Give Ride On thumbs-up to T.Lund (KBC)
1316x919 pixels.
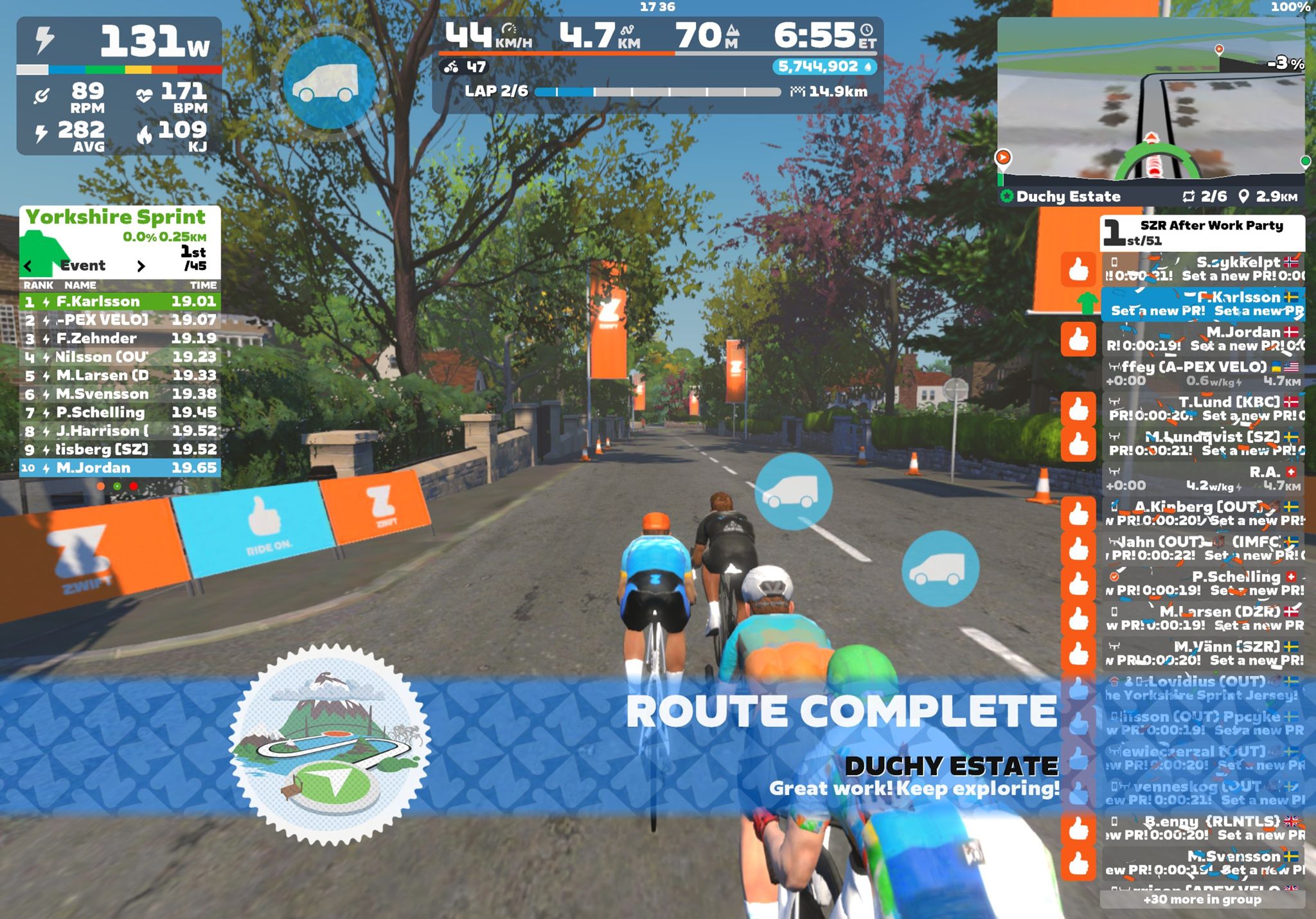pyautogui.click(x=1078, y=409)
